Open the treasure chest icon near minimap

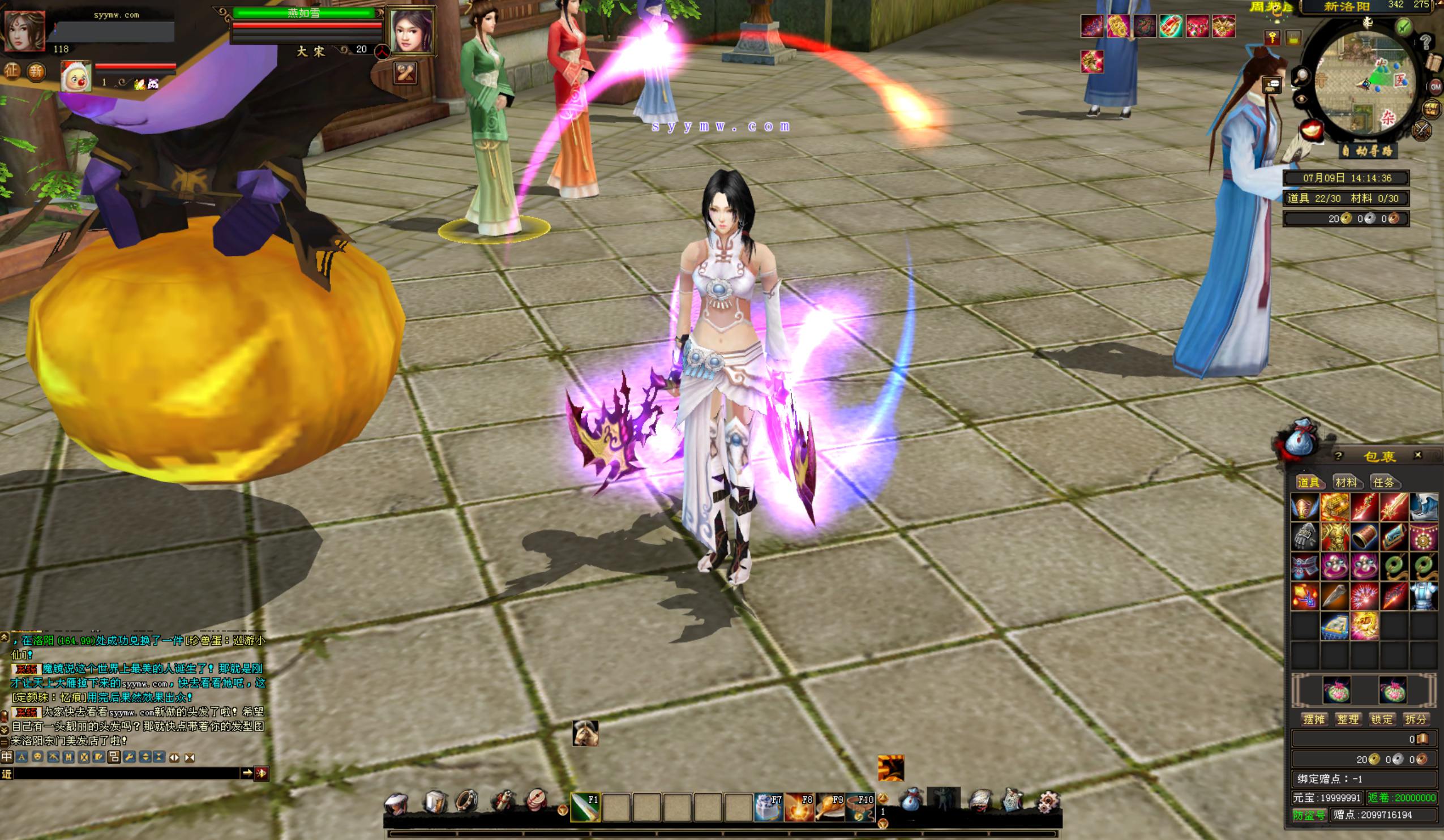1431,108
